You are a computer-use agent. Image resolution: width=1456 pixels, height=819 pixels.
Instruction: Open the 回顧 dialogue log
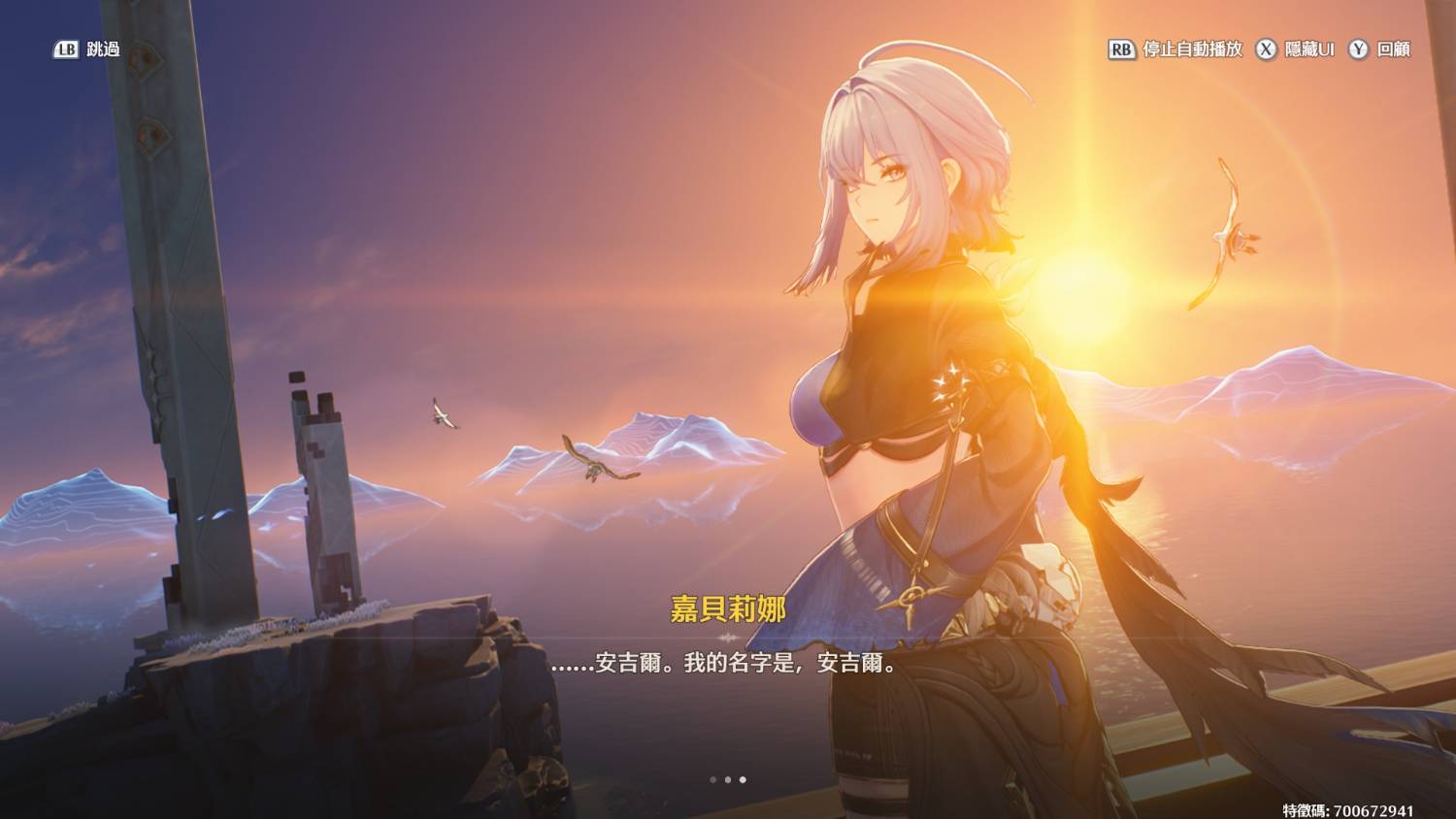1380,49
